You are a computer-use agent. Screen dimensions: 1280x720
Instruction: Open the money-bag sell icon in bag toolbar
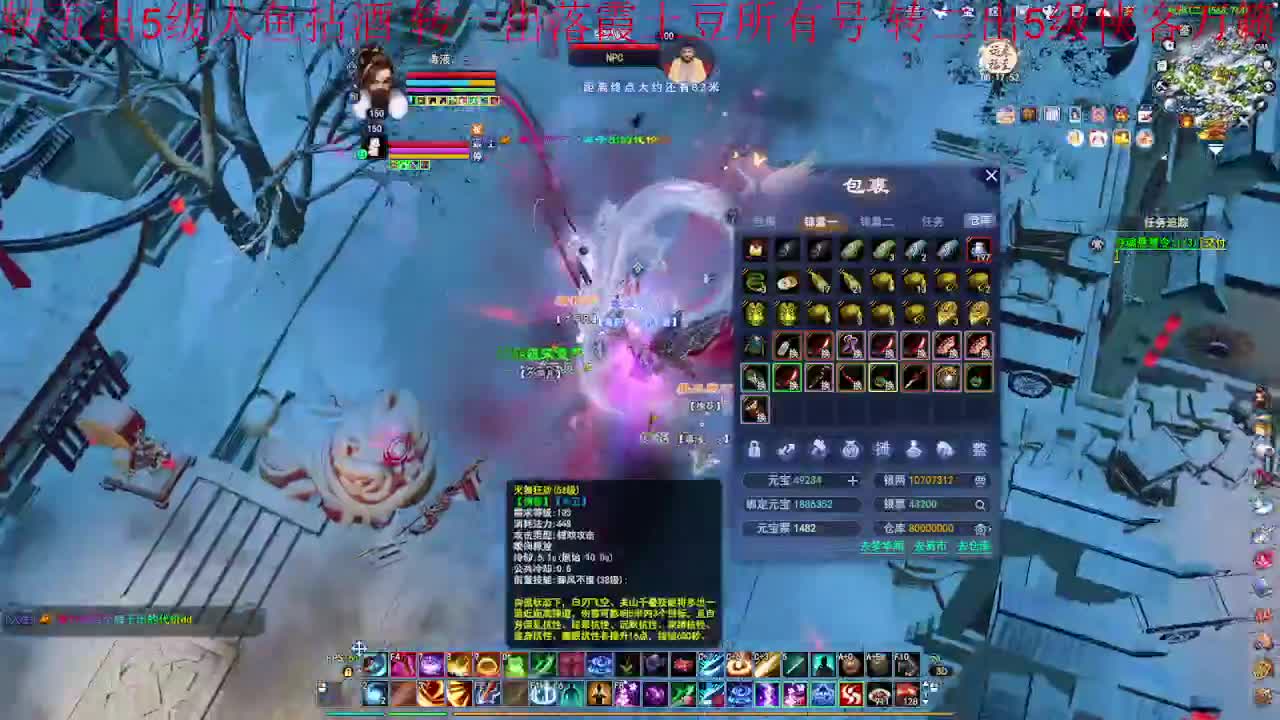point(850,450)
